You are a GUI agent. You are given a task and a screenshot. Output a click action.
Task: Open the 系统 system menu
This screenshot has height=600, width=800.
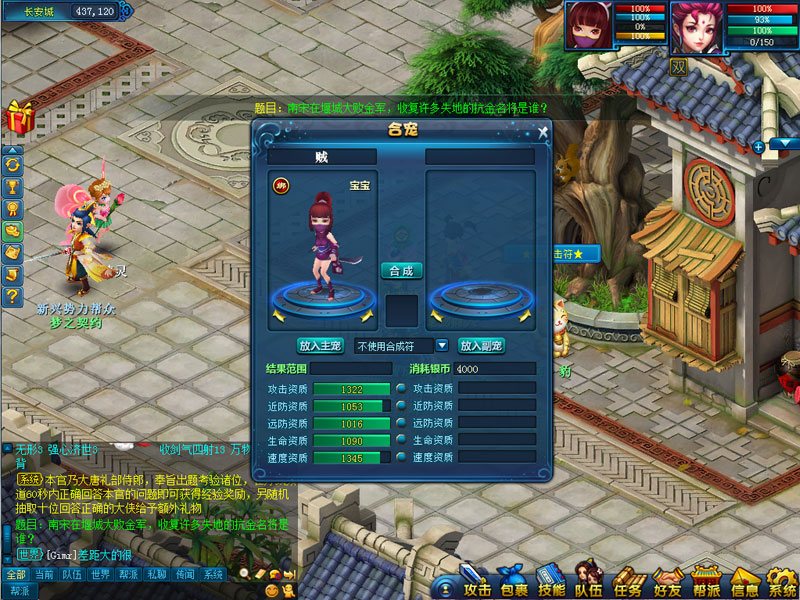[x=780, y=580]
